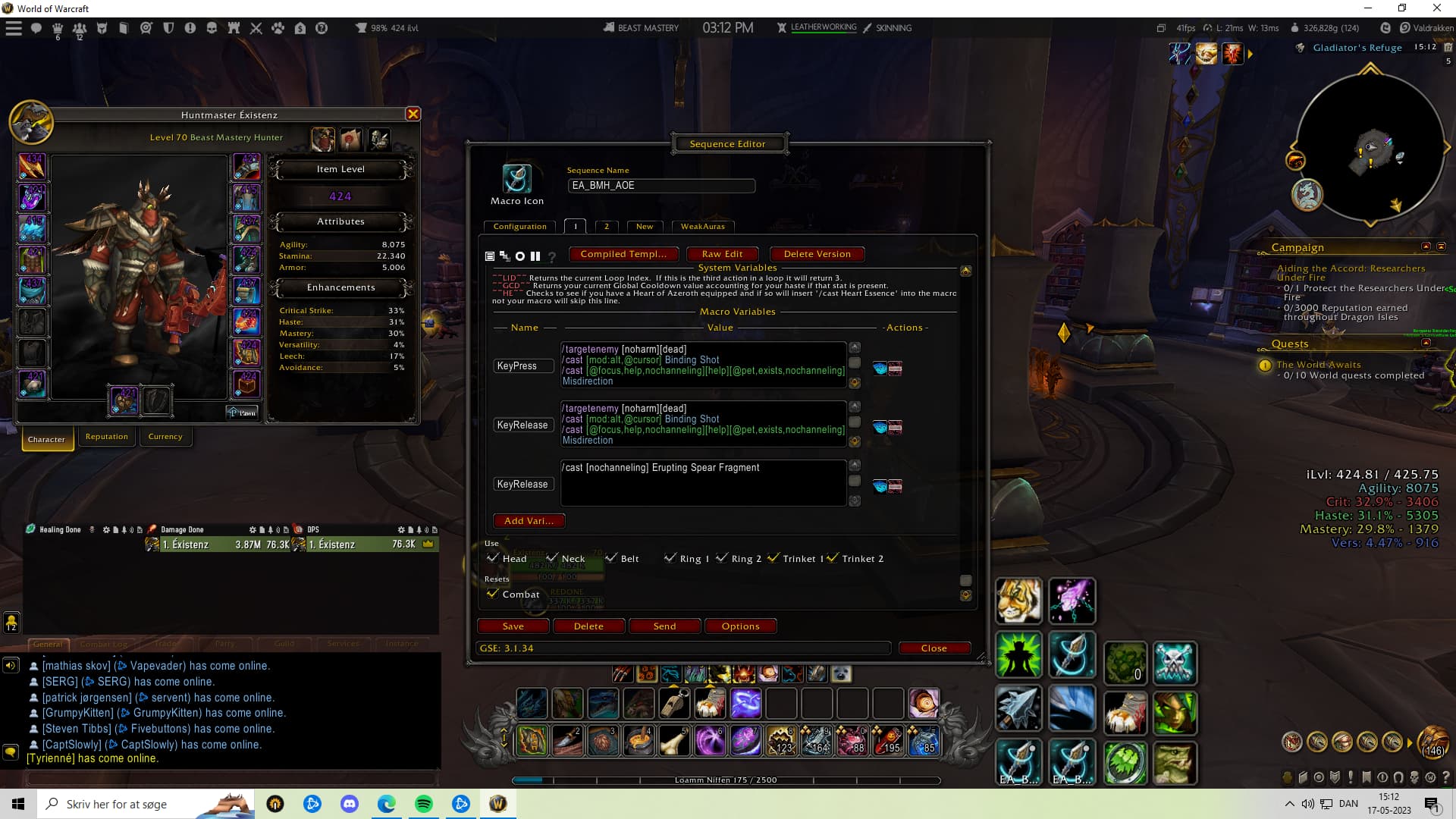The height and width of the screenshot is (819, 1456).
Task: Select the blue spell icon beside the KeyPress variable
Action: click(x=879, y=369)
